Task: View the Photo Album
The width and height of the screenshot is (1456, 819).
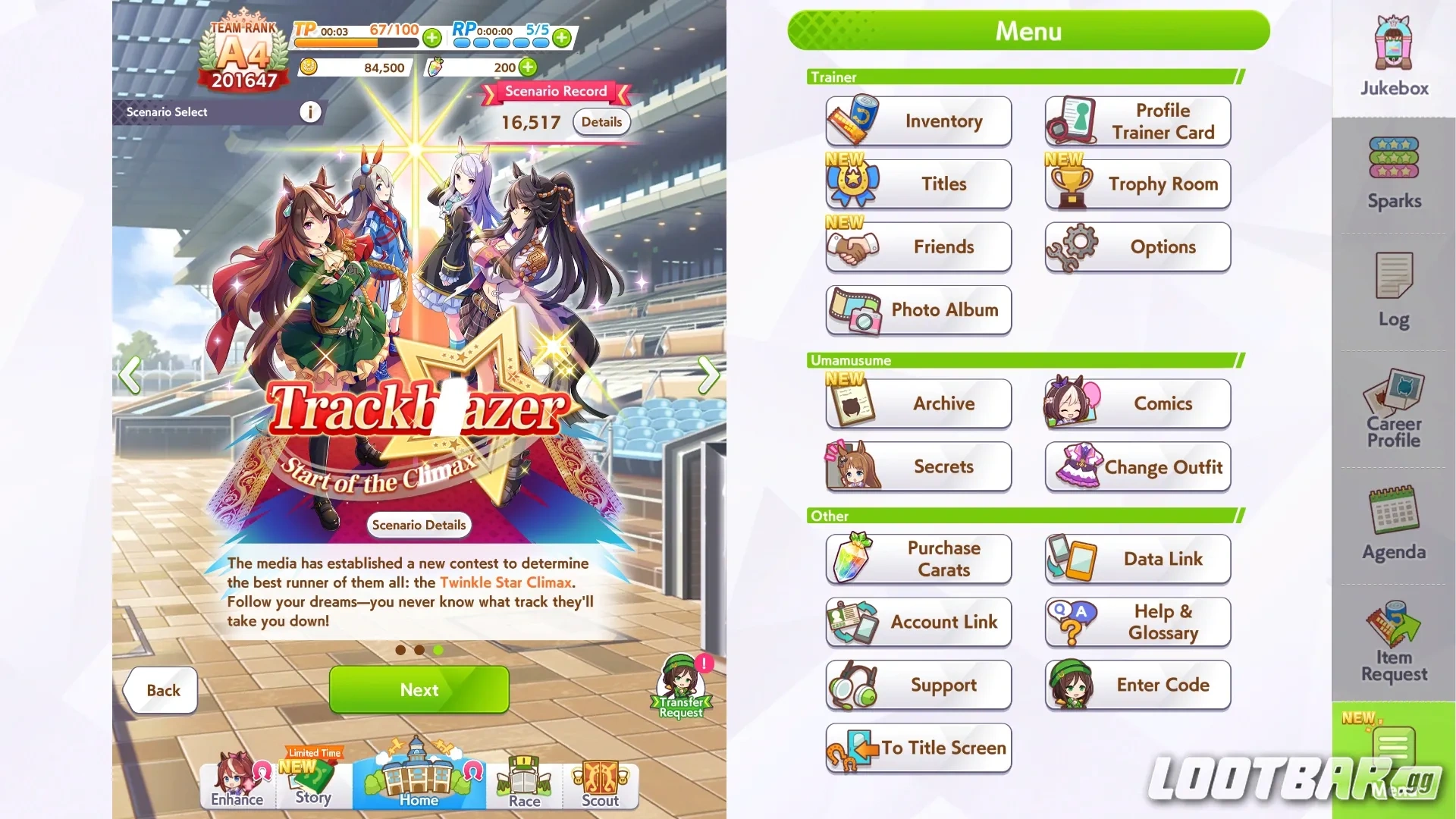Action: coord(918,309)
